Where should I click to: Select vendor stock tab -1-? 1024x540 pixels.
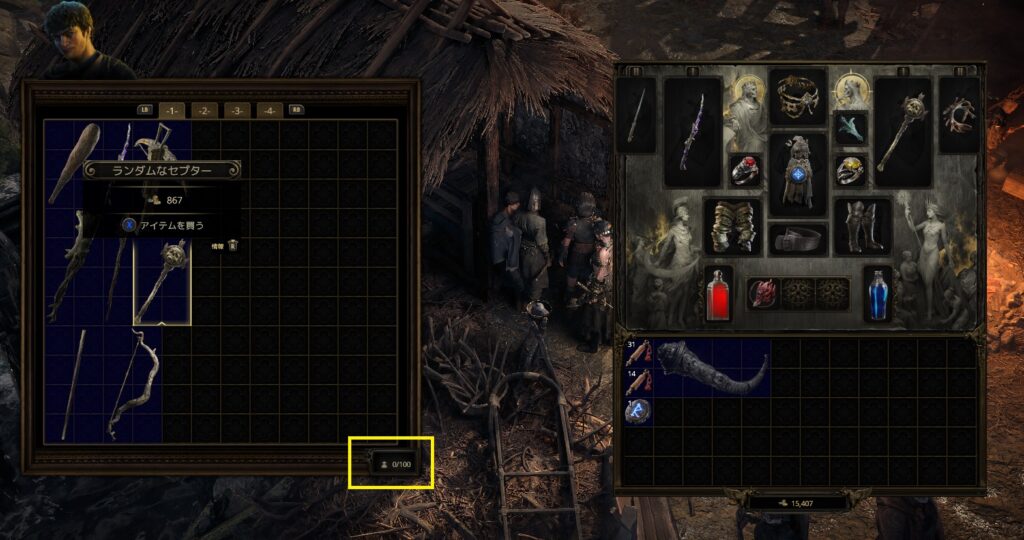[x=170, y=110]
